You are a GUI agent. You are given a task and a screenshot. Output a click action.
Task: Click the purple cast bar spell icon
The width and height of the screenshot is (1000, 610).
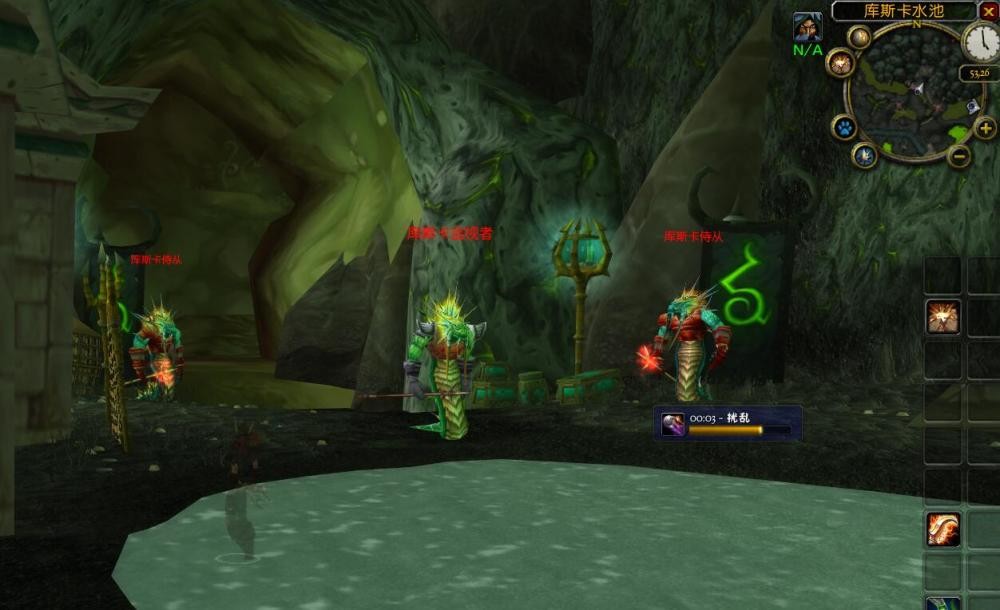click(x=673, y=423)
